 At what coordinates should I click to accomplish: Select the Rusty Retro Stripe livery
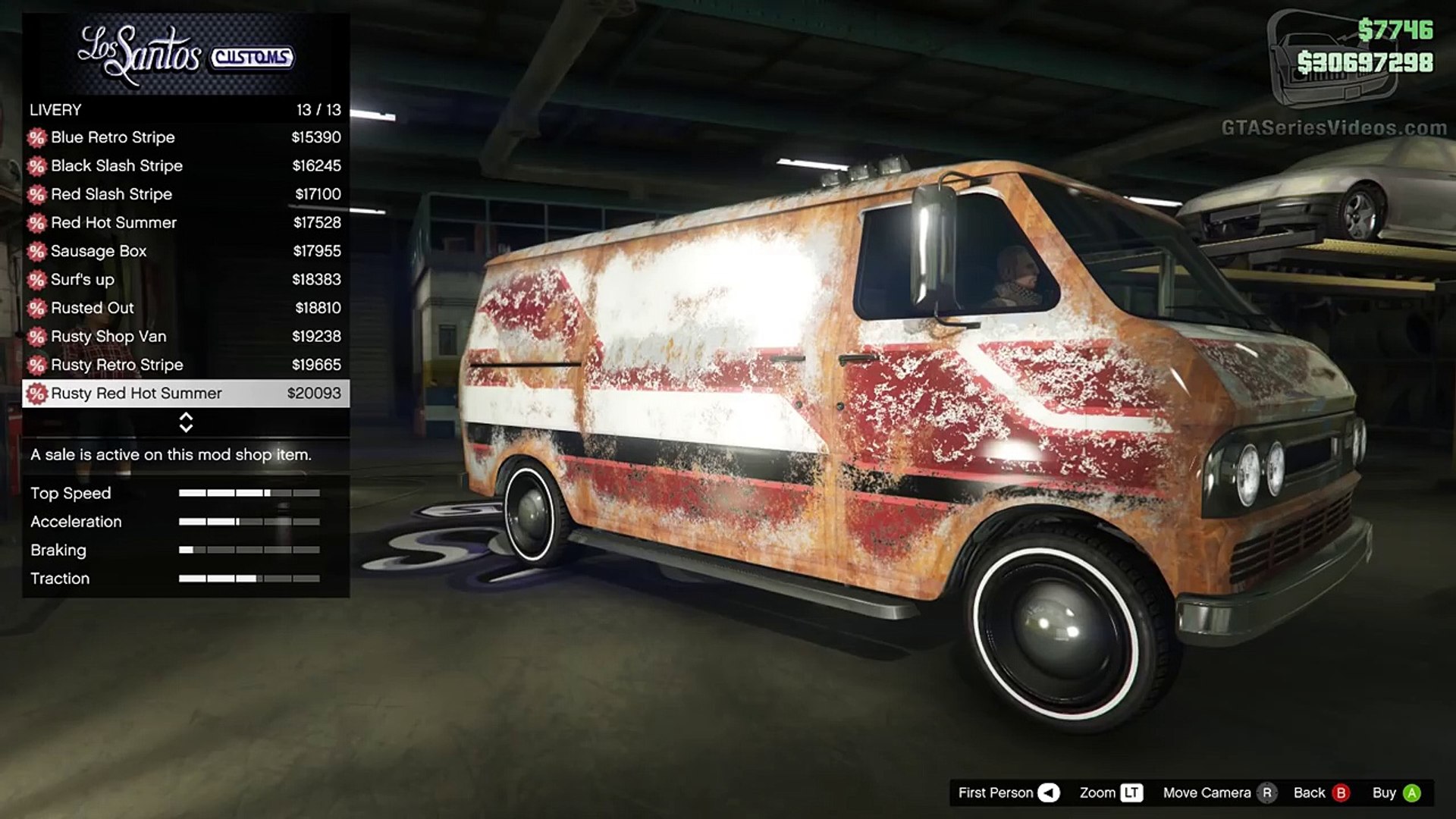pos(186,365)
